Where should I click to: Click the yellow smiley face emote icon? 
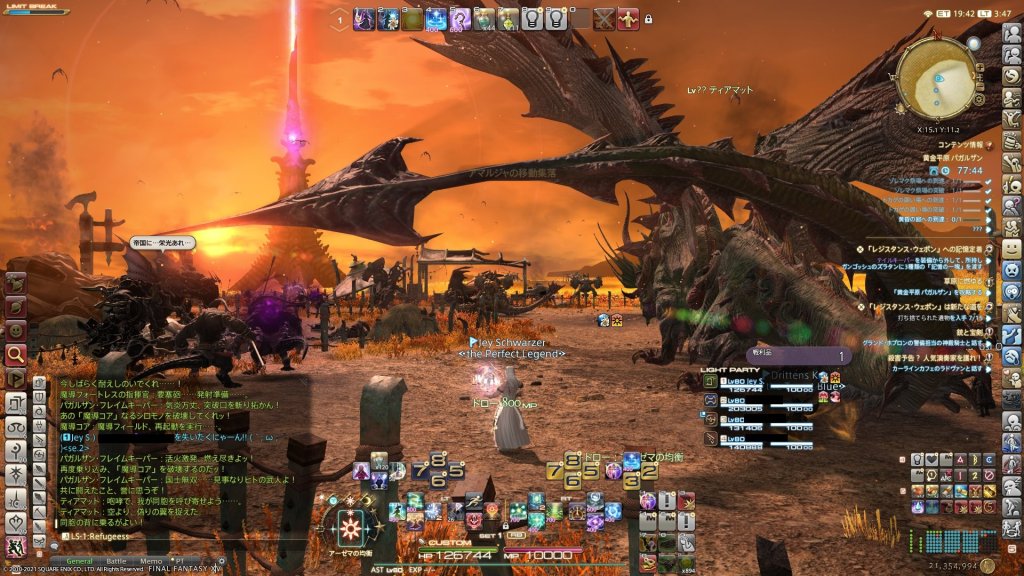1012,248
